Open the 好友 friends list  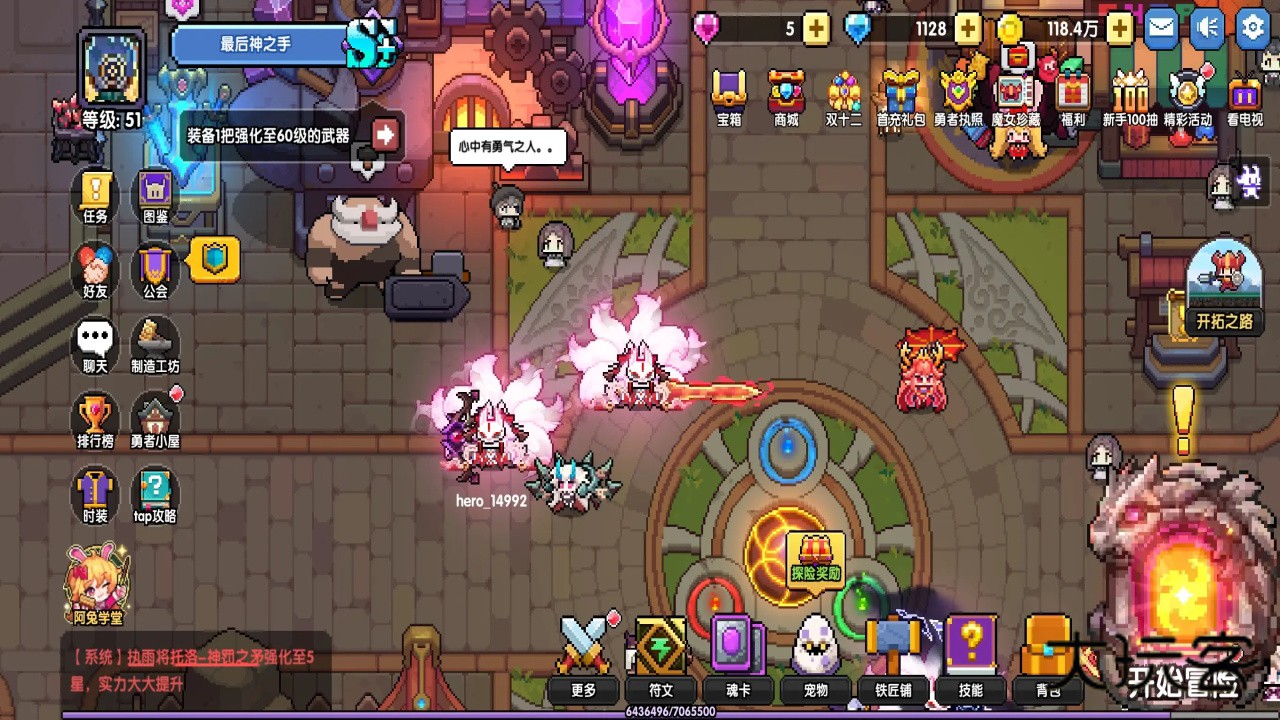96,268
